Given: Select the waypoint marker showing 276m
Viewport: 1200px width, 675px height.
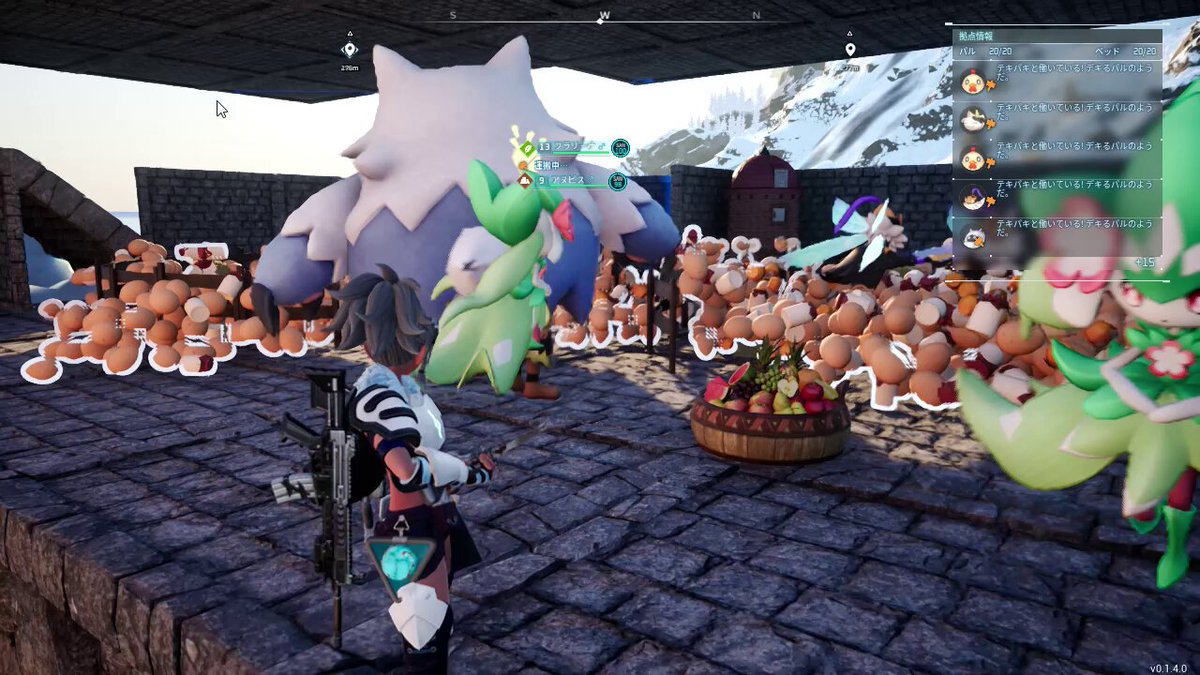Looking at the screenshot, I should click(x=349, y=50).
